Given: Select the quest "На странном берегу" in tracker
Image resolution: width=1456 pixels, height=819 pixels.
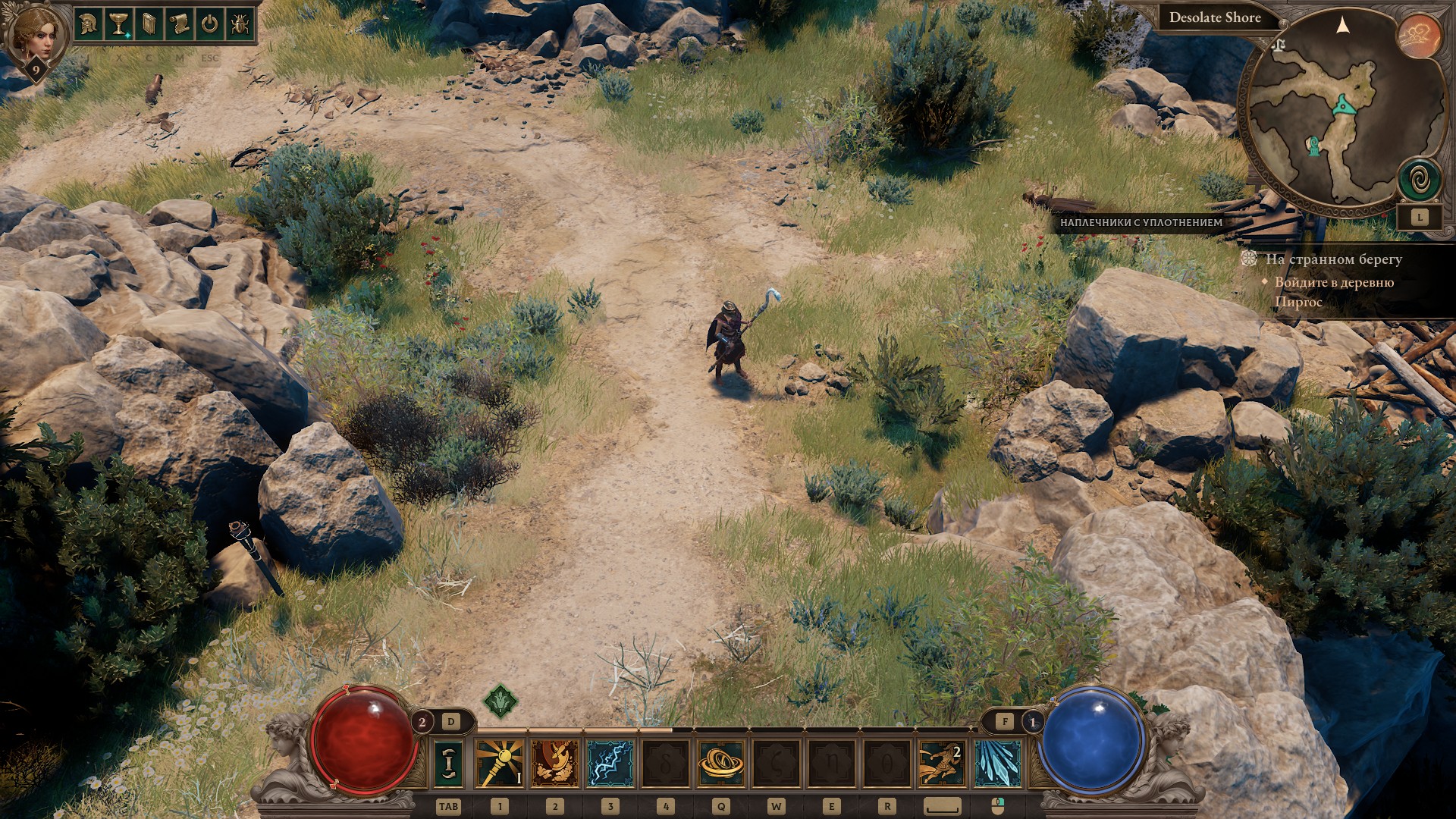Looking at the screenshot, I should tap(1333, 259).
